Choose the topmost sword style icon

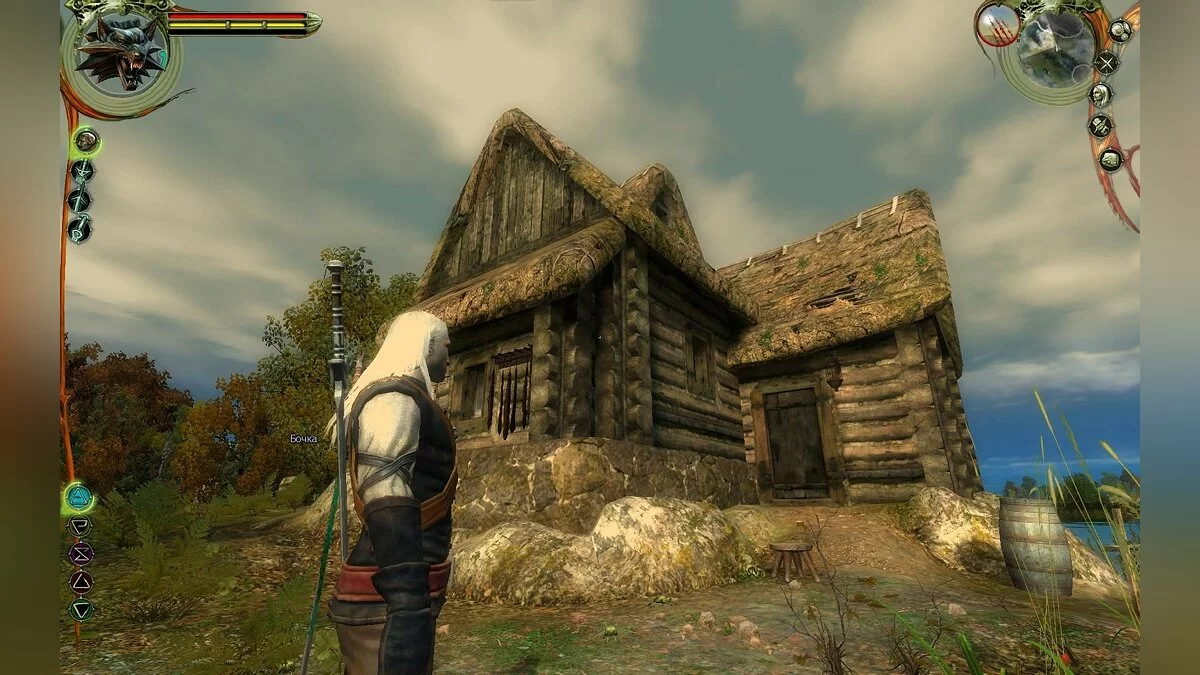pyautogui.click(x=82, y=171)
